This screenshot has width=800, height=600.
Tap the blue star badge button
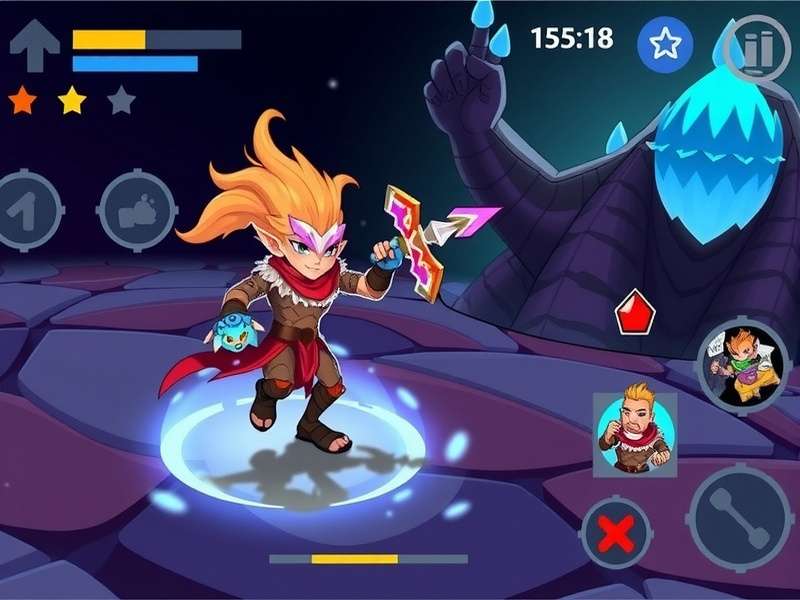(665, 44)
